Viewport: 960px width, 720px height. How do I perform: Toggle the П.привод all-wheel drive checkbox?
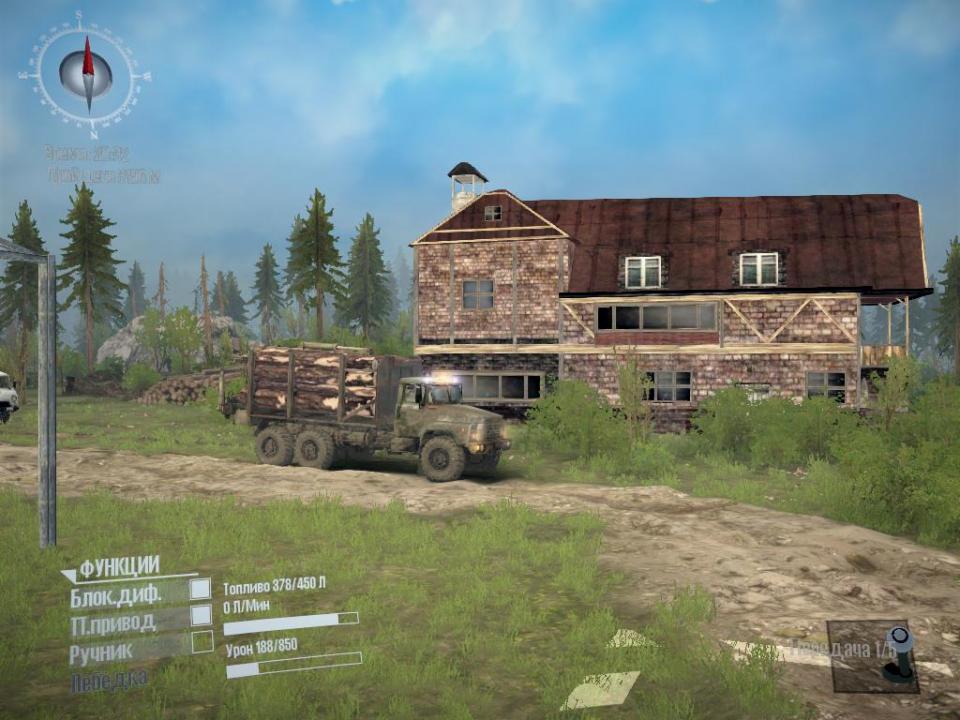201,615
